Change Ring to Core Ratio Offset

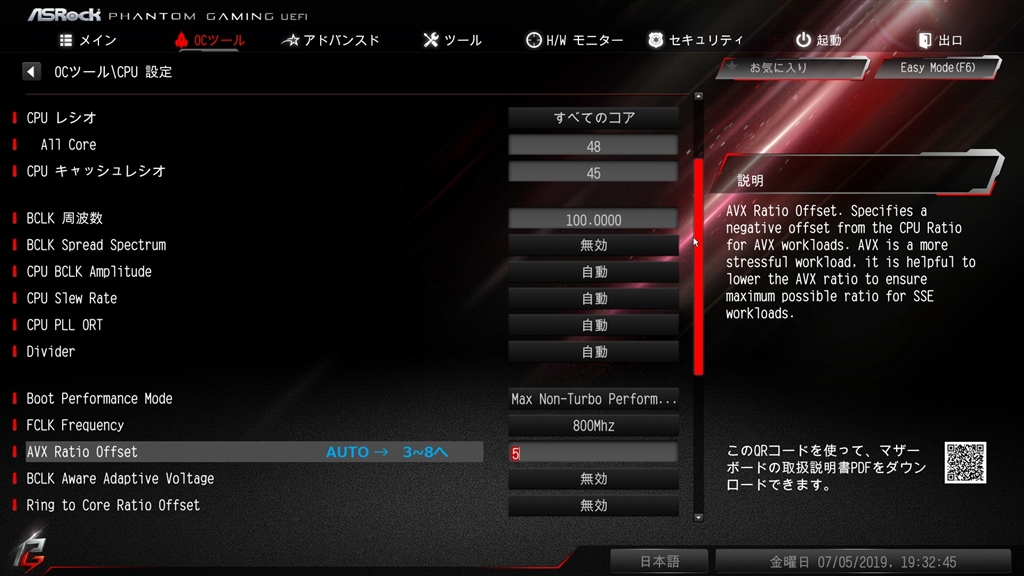(x=594, y=506)
